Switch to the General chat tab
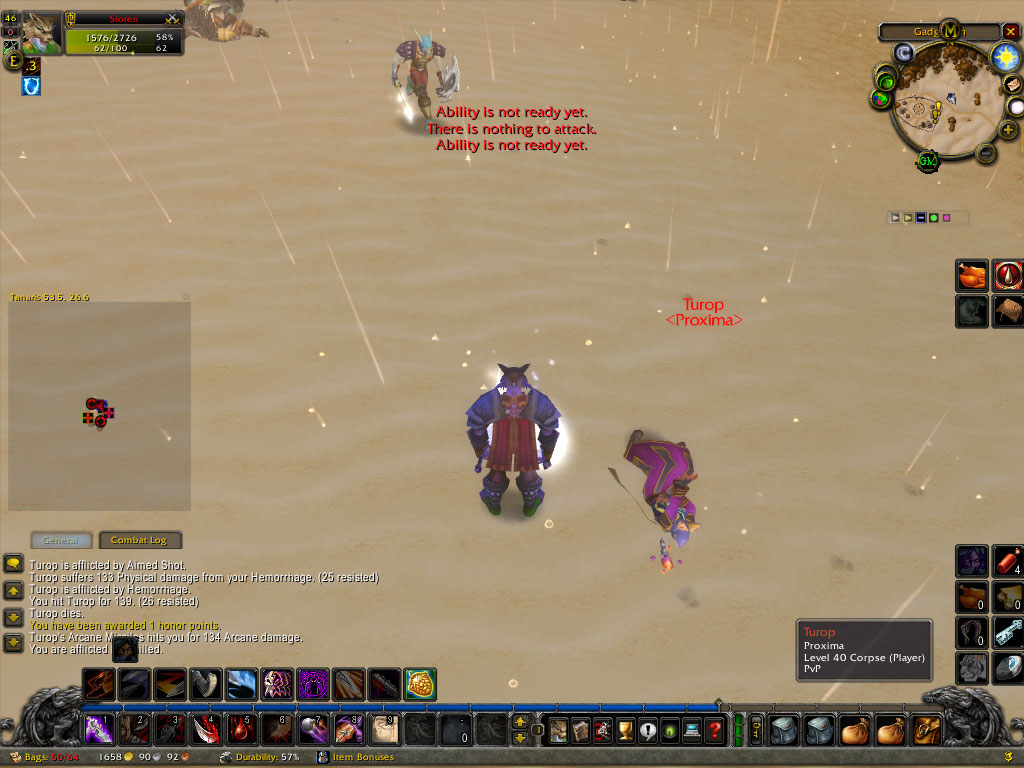1024x768 pixels. tap(61, 540)
